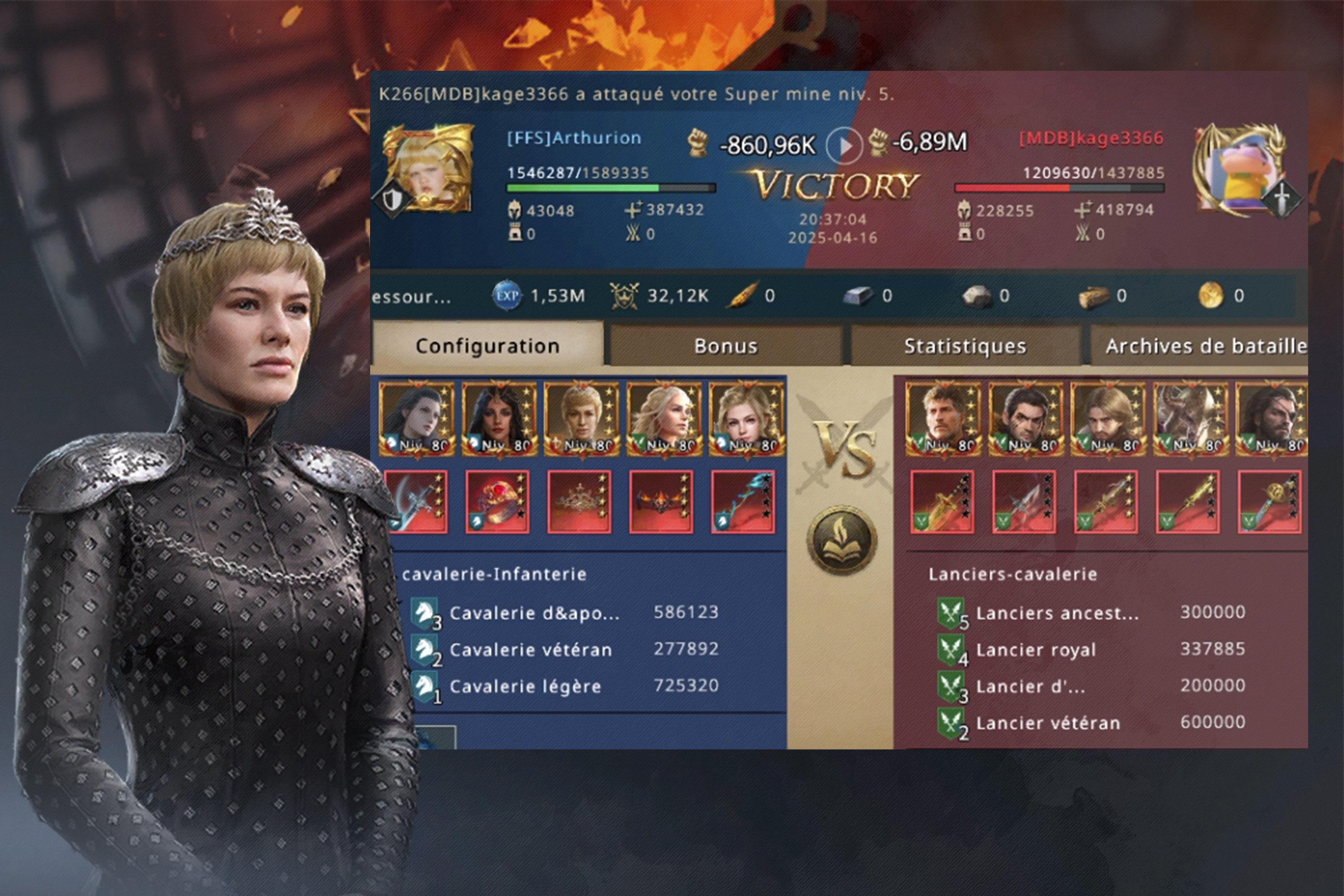Image resolution: width=1344 pixels, height=896 pixels.
Task: Inspect the blue-glowing staff equipment slot
Action: coord(743,502)
